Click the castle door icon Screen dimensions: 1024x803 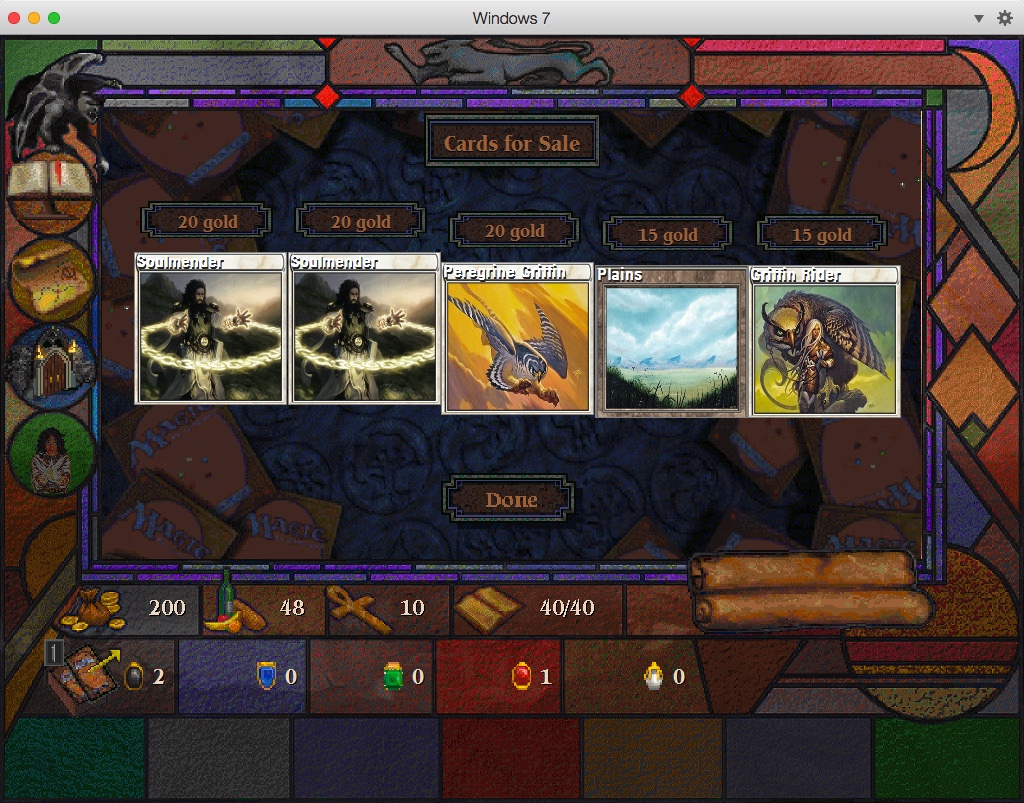click(50, 367)
